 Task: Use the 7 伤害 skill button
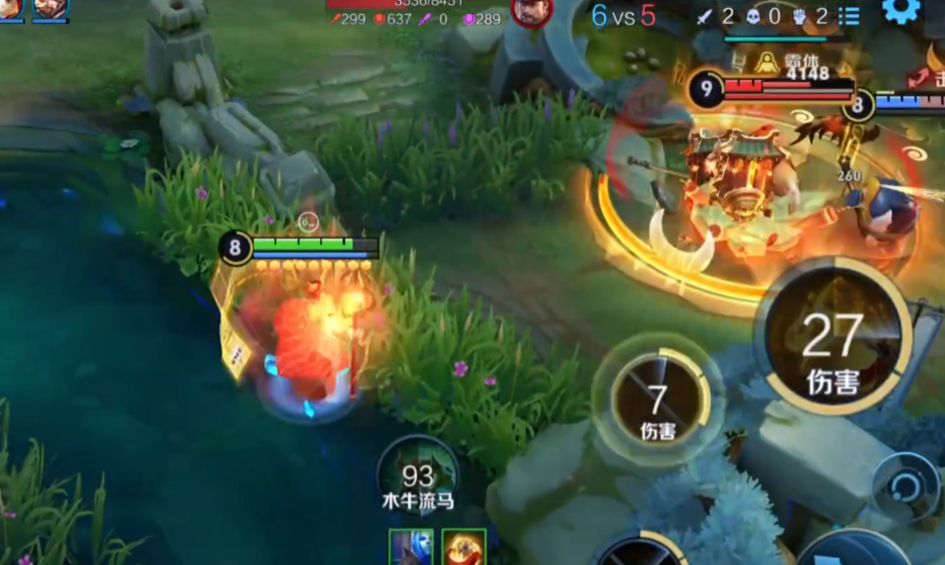tap(657, 397)
